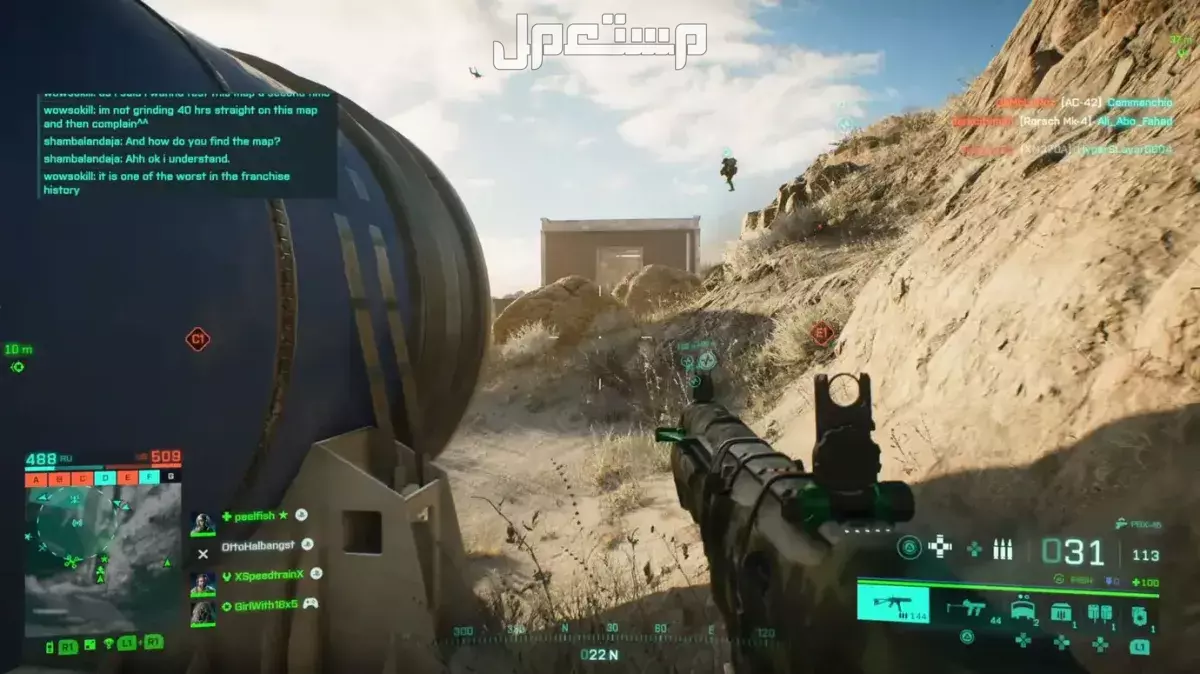
Task: Select squadmate GirlWith18x5 in squad list
Action: tap(260, 605)
